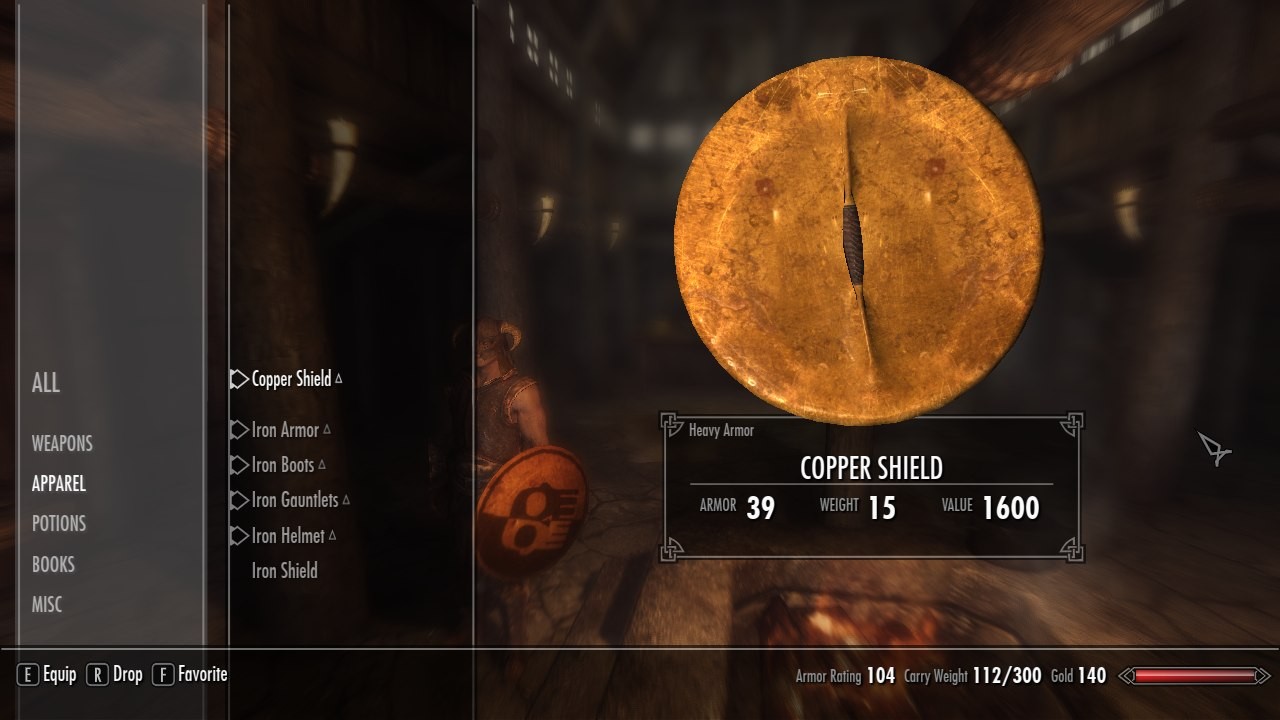Click Iron Gauntlets in the apparel list

(295, 500)
